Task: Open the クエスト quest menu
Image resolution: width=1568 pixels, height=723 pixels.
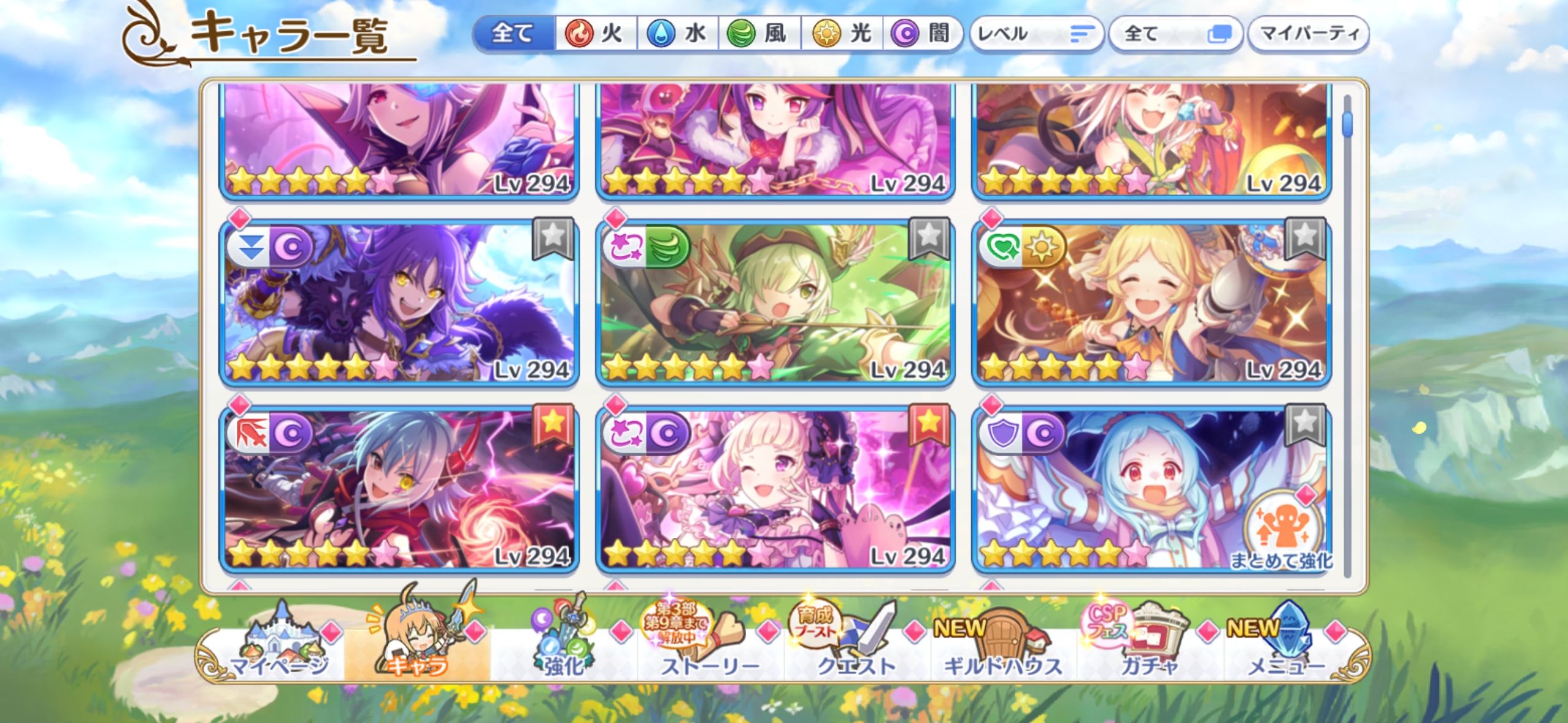Action: click(x=856, y=650)
